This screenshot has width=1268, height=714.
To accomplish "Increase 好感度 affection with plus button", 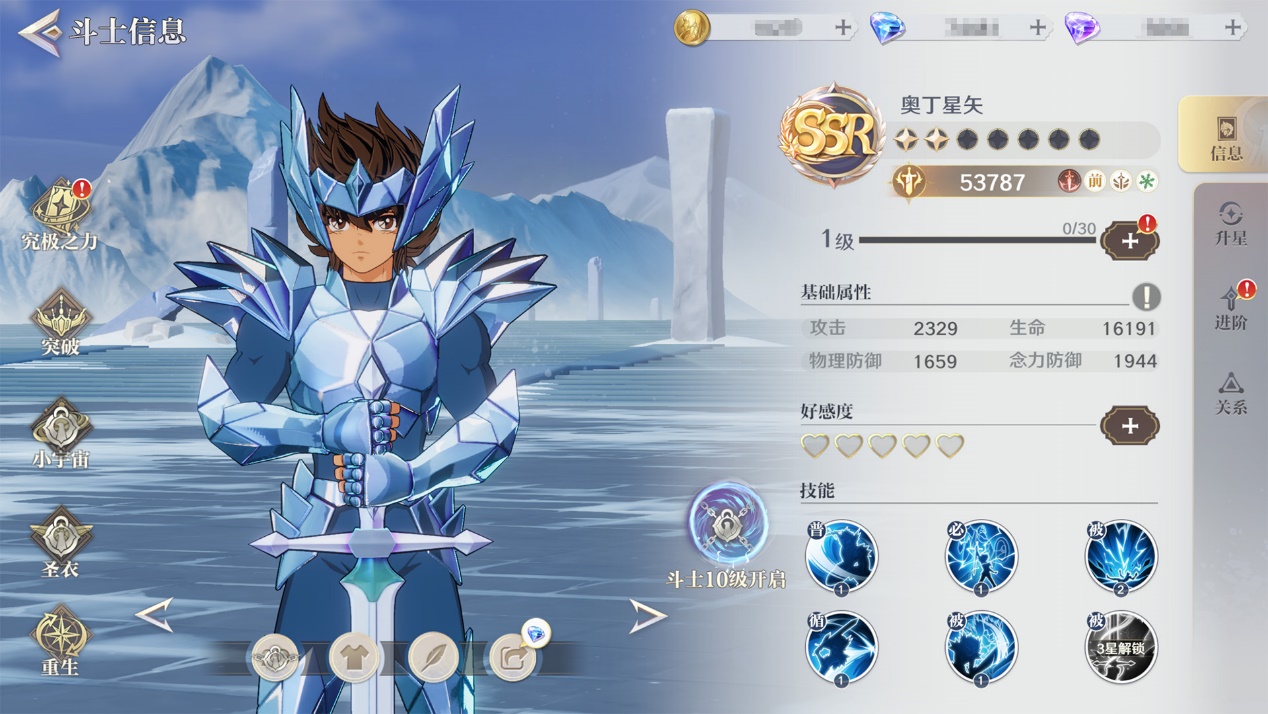I will (1130, 426).
